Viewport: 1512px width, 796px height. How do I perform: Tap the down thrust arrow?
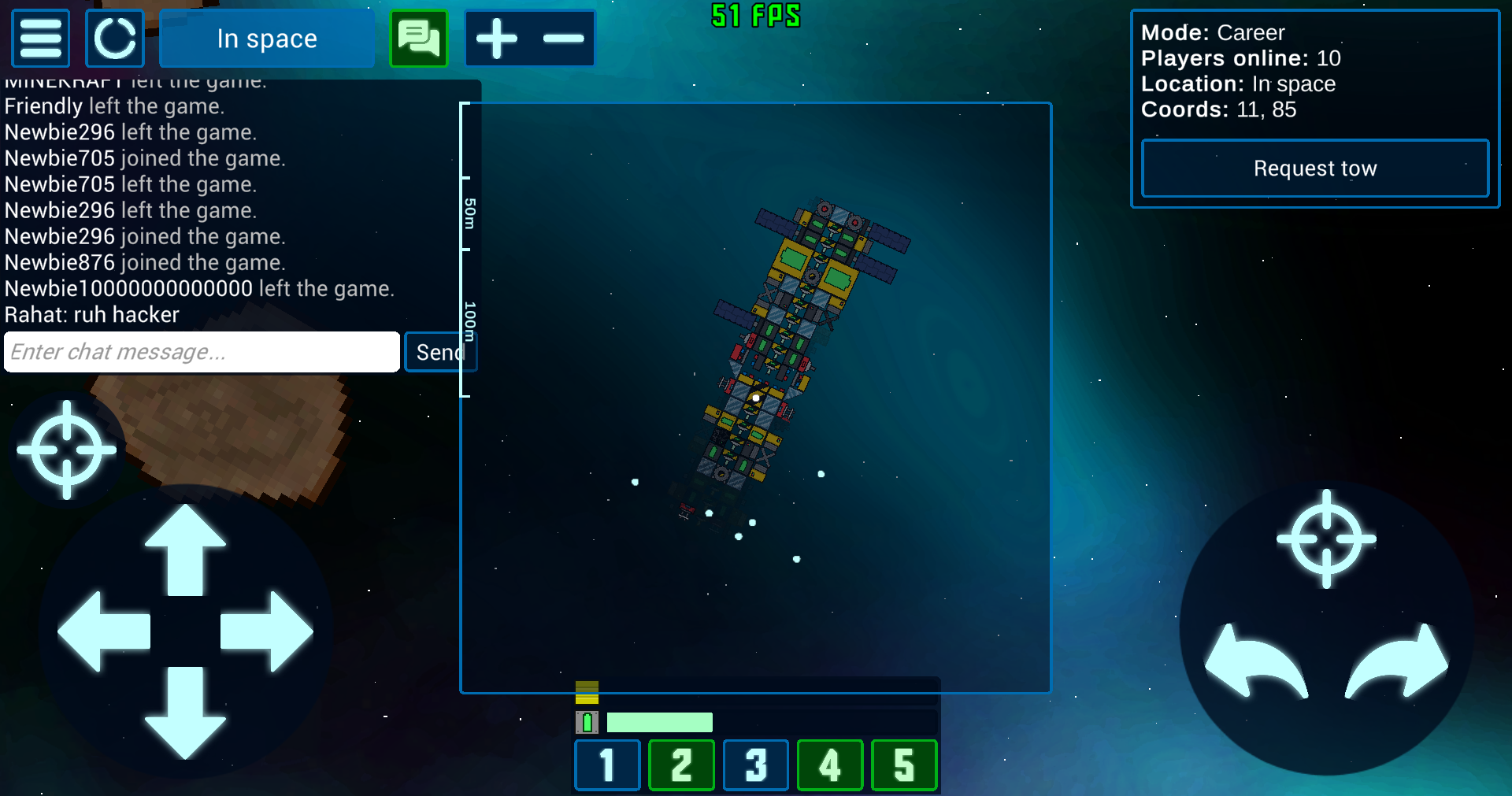(x=185, y=713)
